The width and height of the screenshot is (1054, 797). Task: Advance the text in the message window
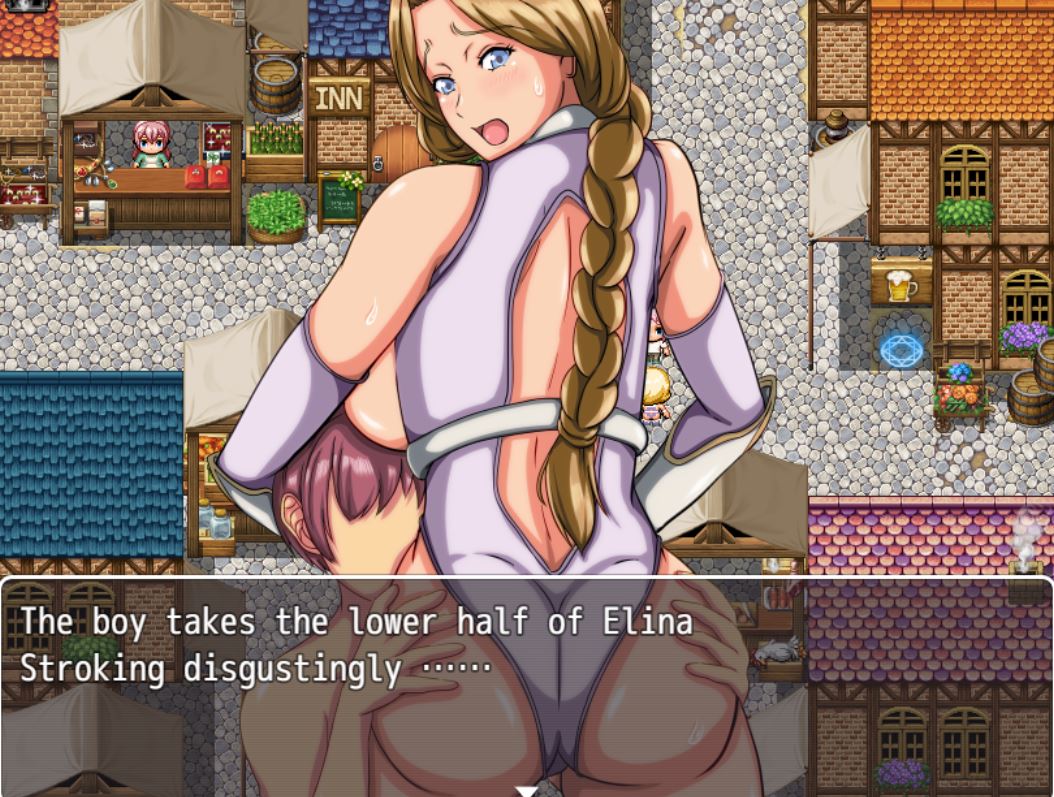[x=526, y=680]
